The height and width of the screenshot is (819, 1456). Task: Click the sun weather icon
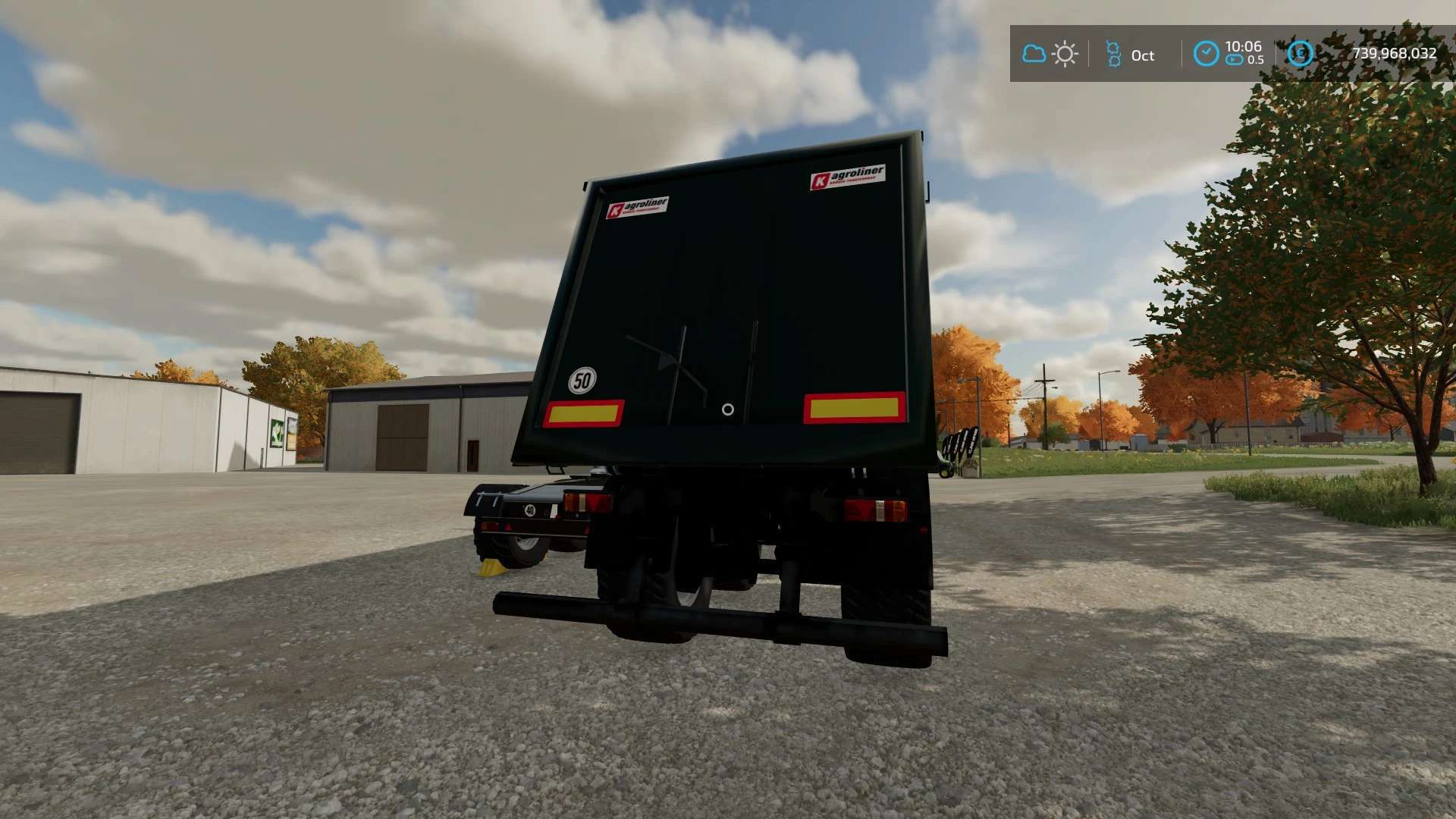pyautogui.click(x=1065, y=54)
